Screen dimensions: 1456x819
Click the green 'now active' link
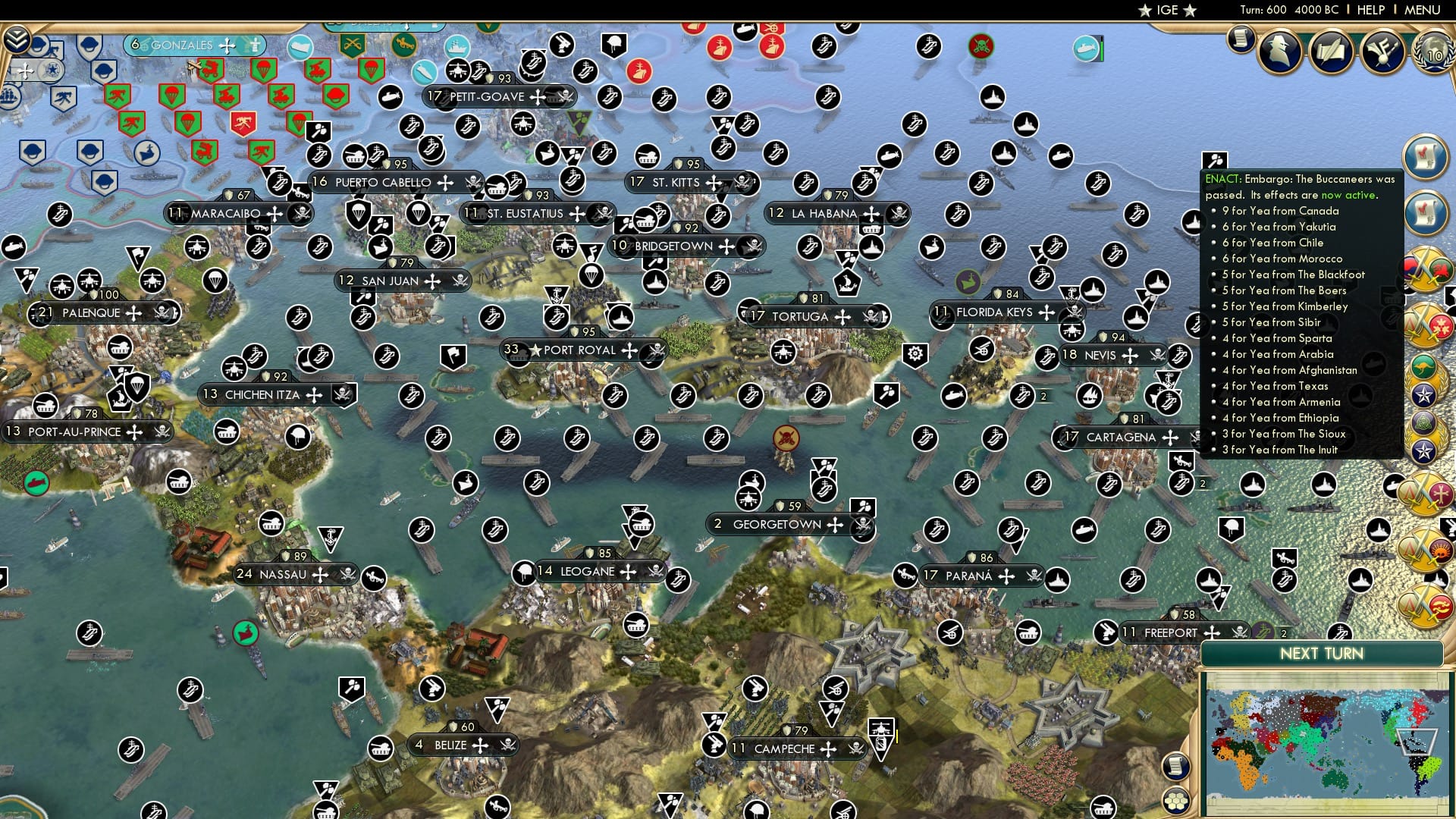(x=1348, y=195)
